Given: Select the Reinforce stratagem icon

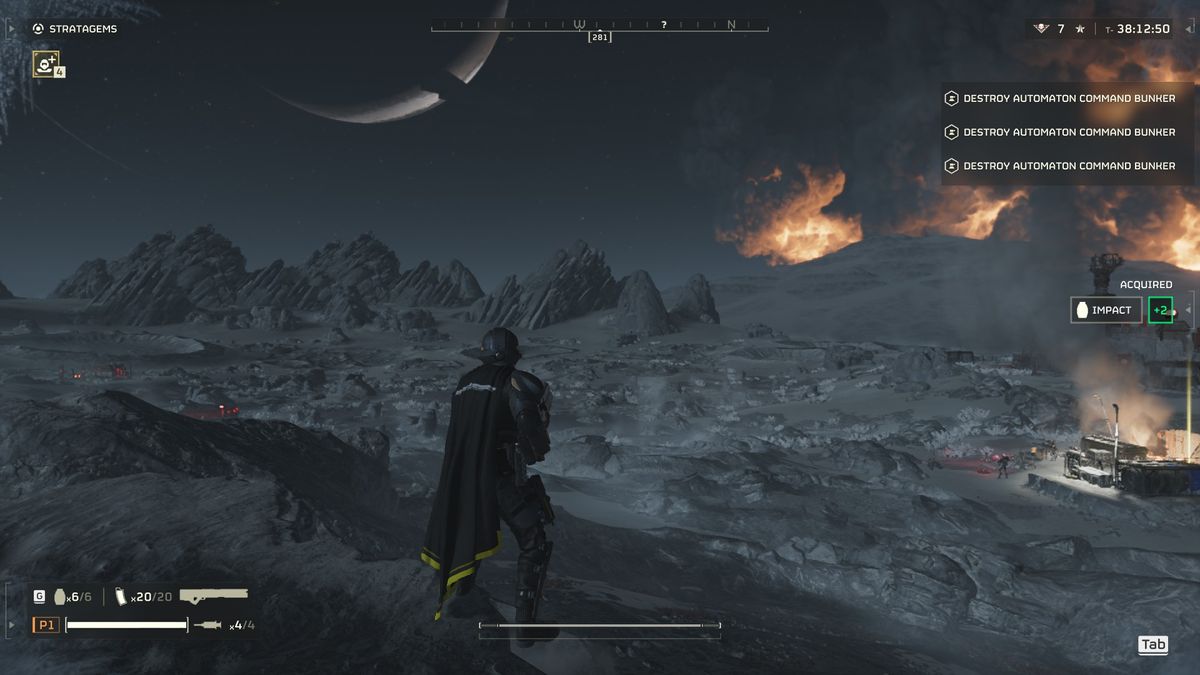Looking at the screenshot, I should point(46,65).
